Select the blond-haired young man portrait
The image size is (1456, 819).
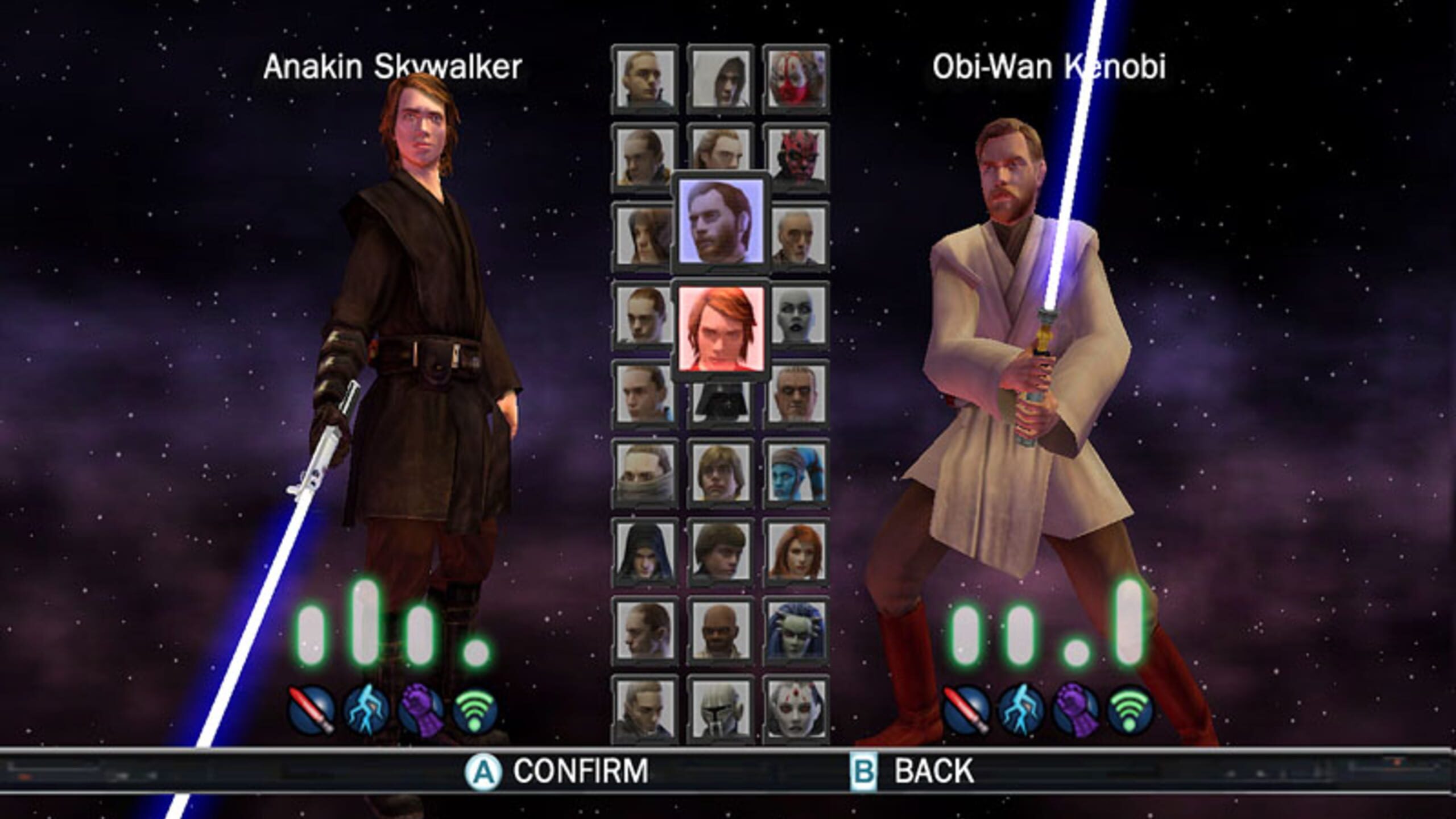[721, 473]
